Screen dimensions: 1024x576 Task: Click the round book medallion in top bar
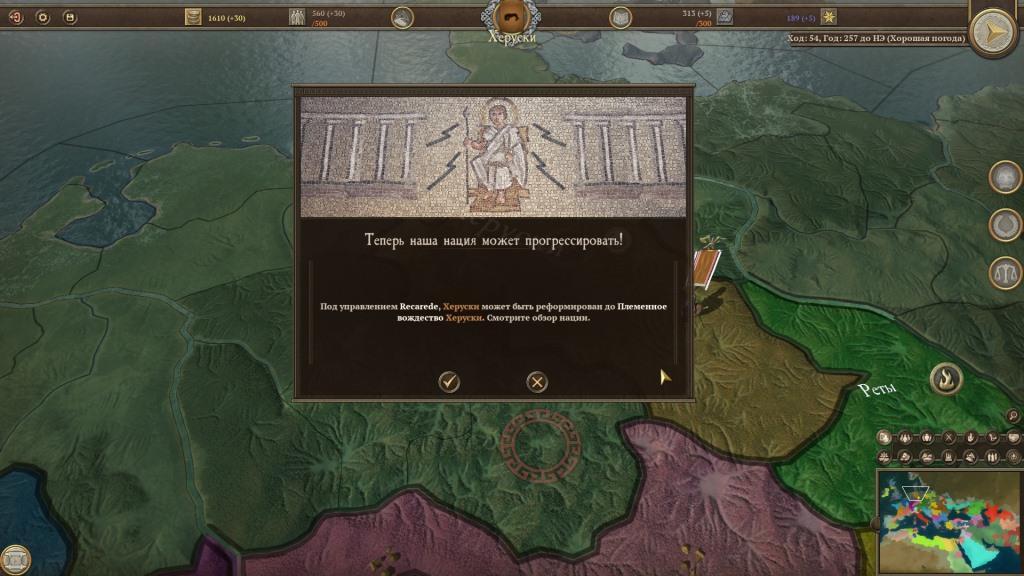pos(620,17)
